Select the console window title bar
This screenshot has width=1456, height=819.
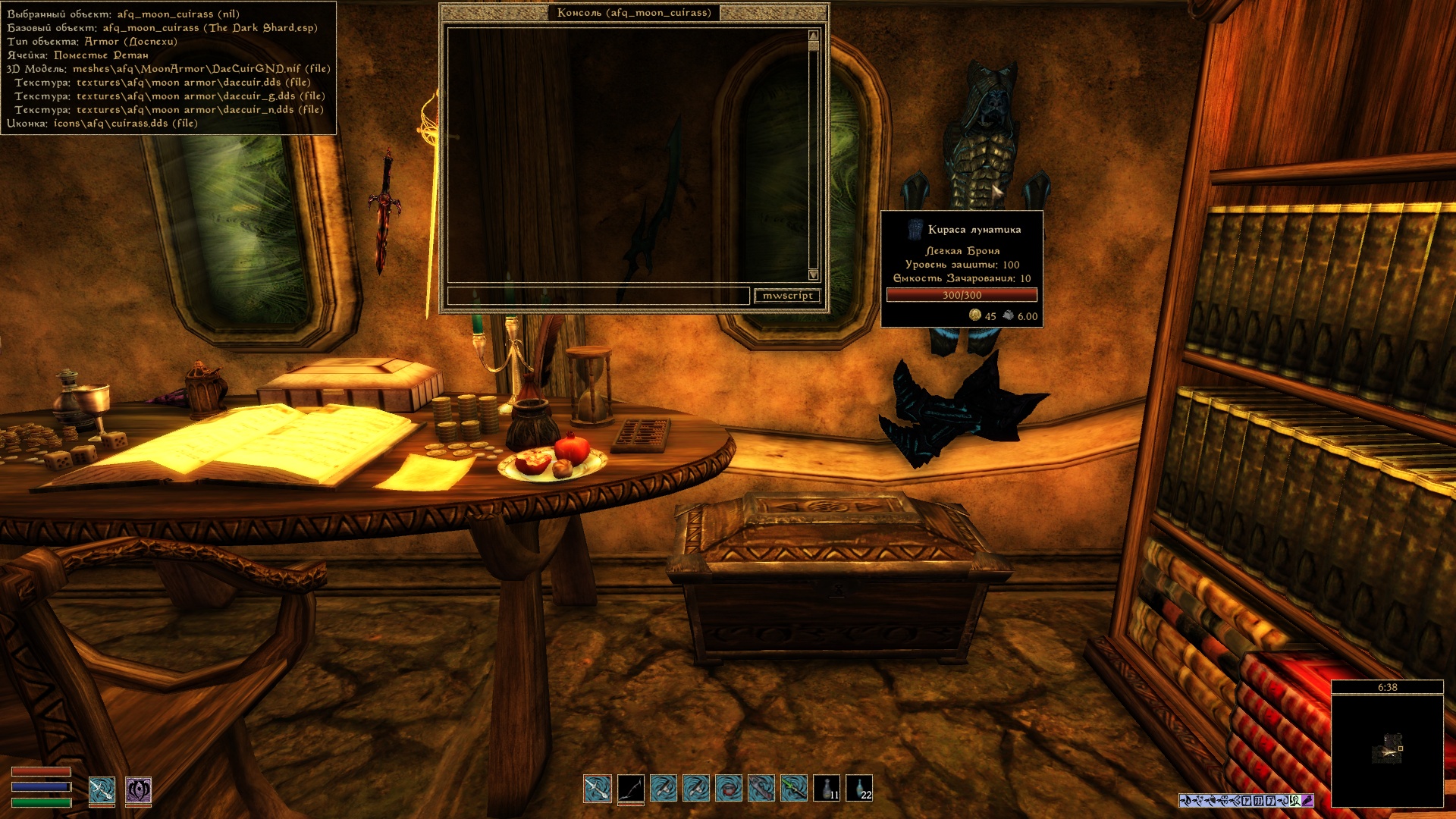634,13
